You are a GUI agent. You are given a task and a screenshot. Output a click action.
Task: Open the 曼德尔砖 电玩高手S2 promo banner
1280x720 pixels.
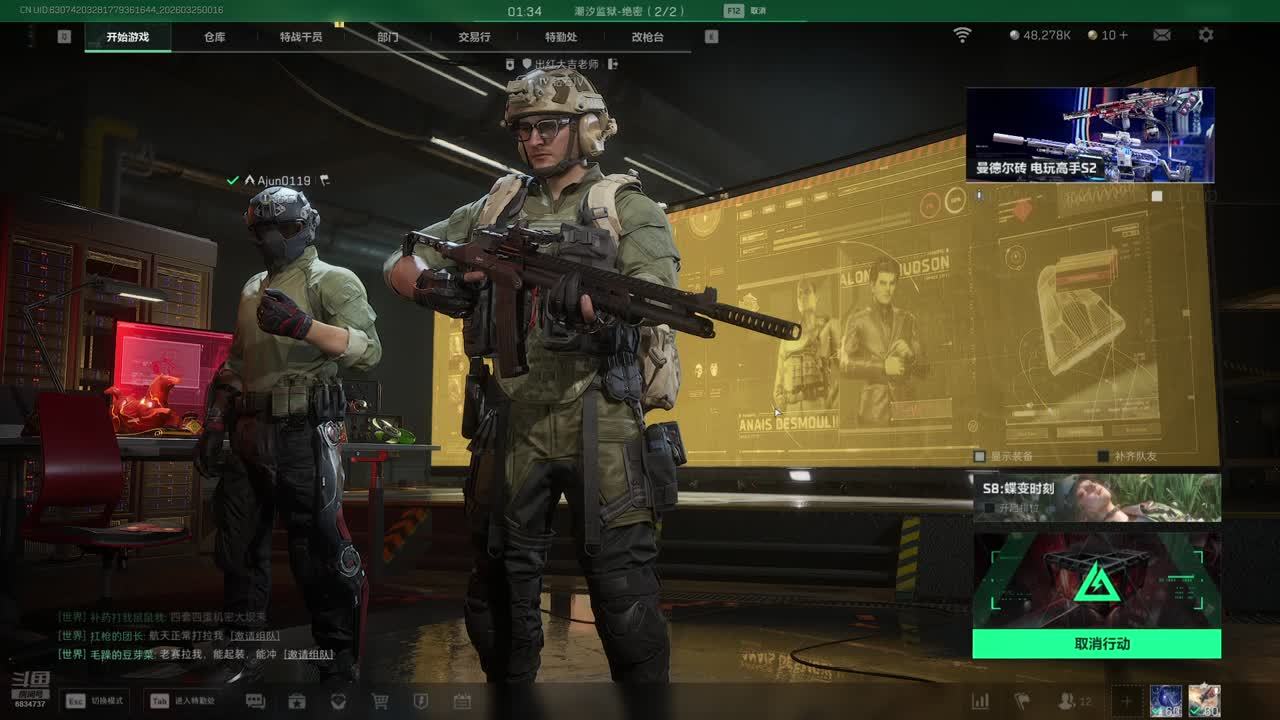pyautogui.click(x=1090, y=135)
